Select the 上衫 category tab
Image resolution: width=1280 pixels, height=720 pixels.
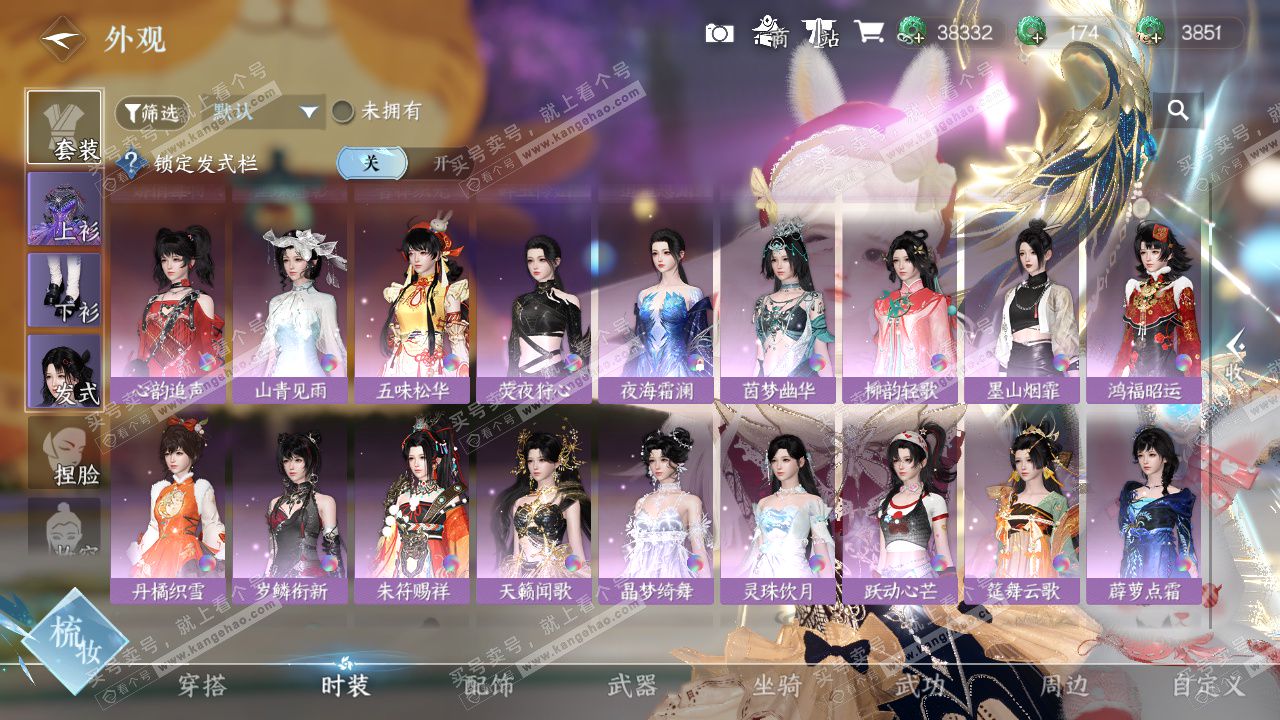[x=64, y=208]
